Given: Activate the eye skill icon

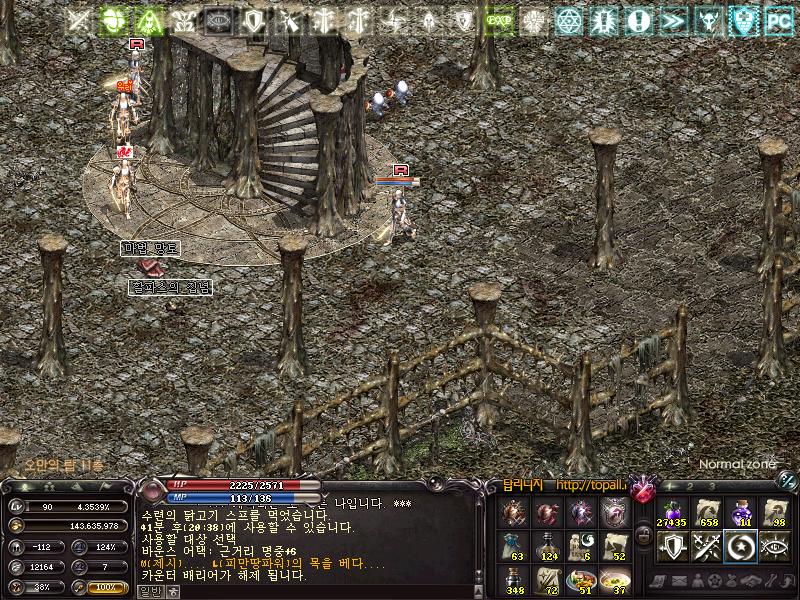Looking at the screenshot, I should point(775,546).
